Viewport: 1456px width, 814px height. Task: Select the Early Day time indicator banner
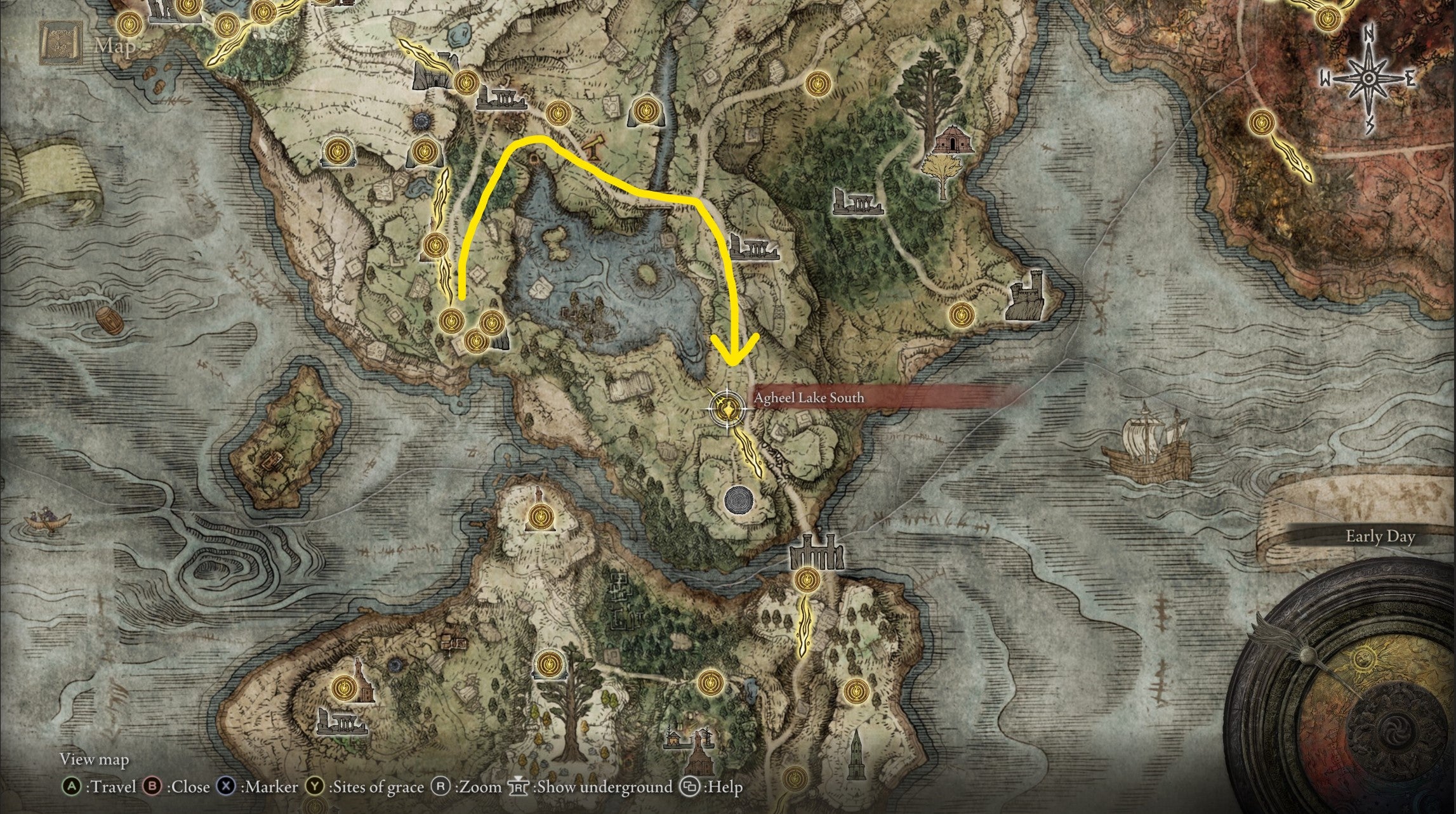1380,536
